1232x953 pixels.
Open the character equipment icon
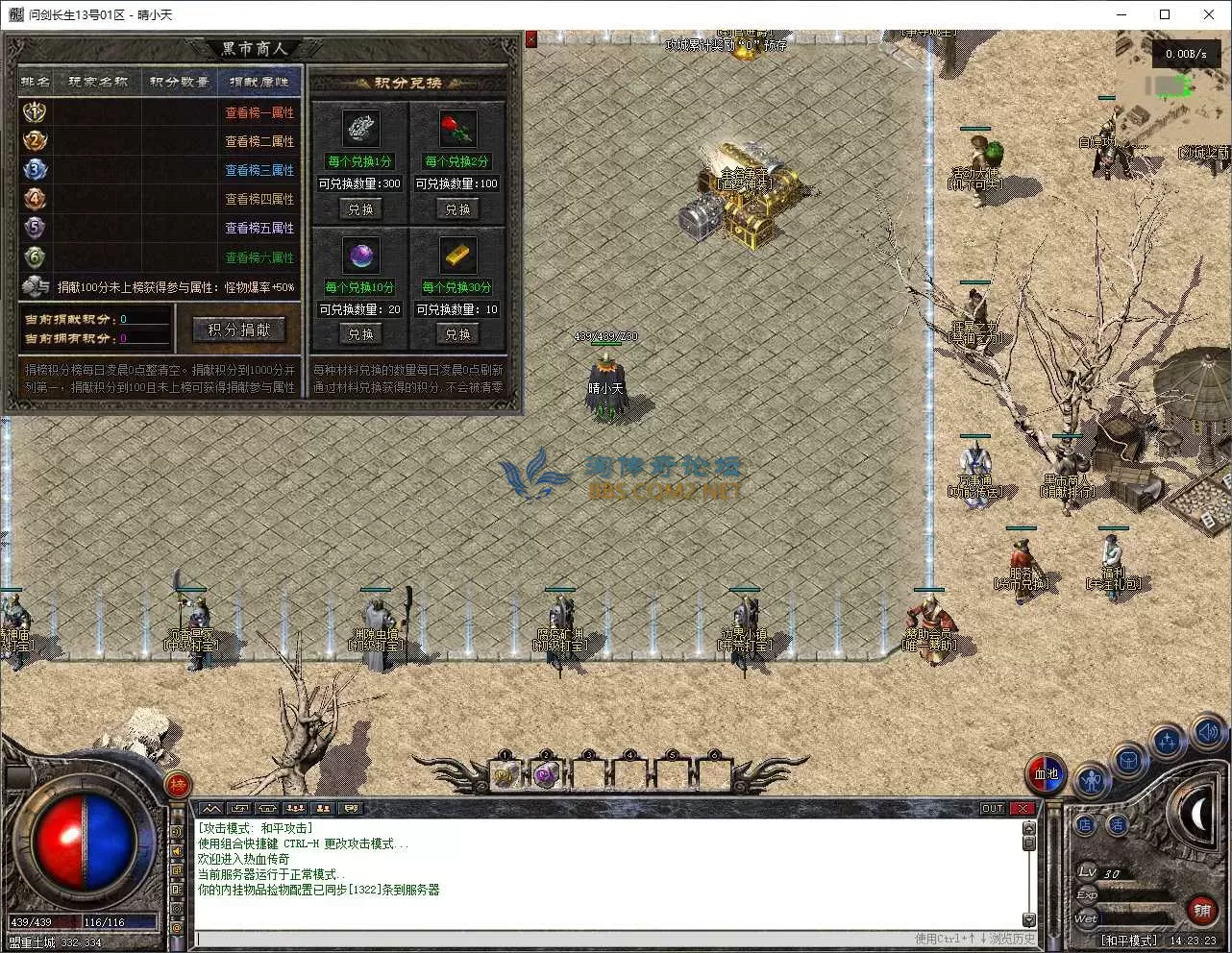[x=1091, y=780]
